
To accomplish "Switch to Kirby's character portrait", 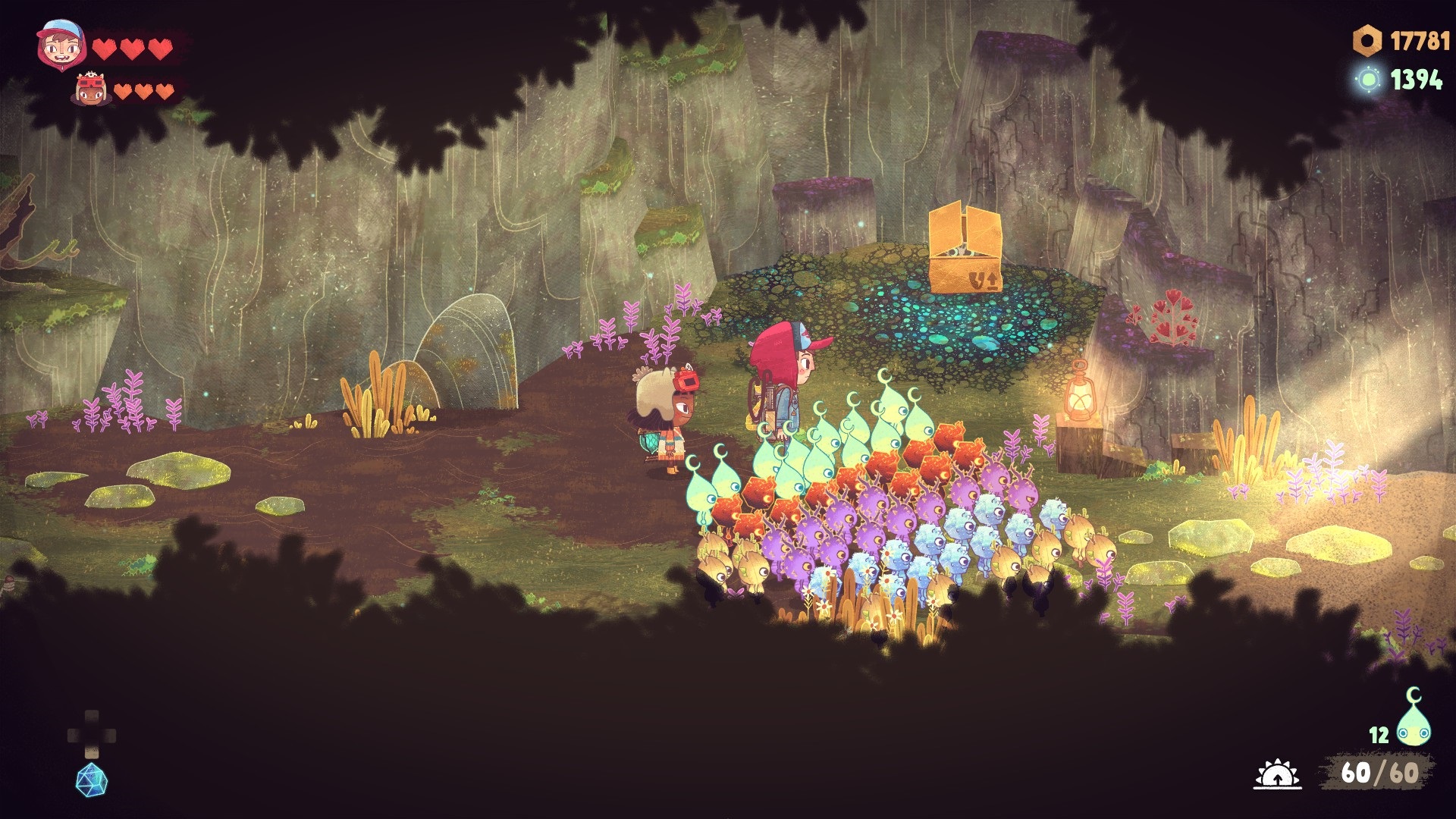I will pyautogui.click(x=90, y=89).
